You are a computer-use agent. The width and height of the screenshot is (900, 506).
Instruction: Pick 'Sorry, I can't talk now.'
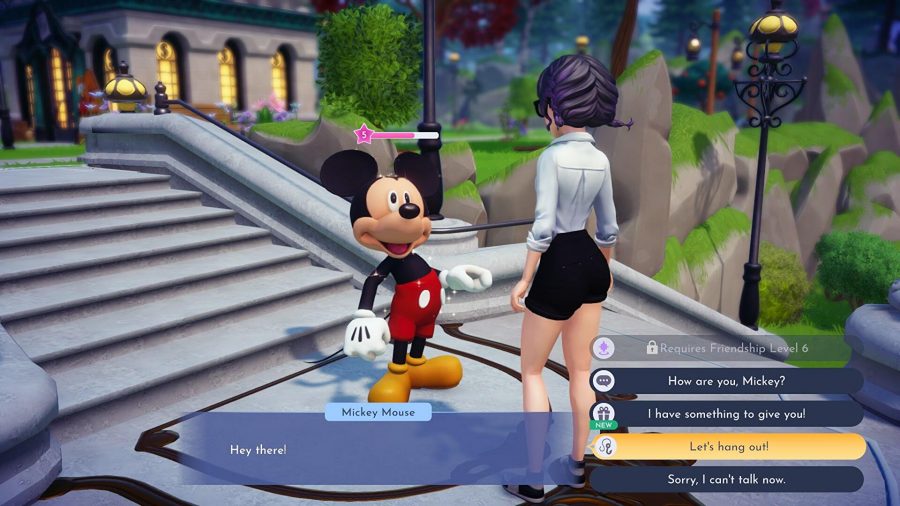[726, 479]
